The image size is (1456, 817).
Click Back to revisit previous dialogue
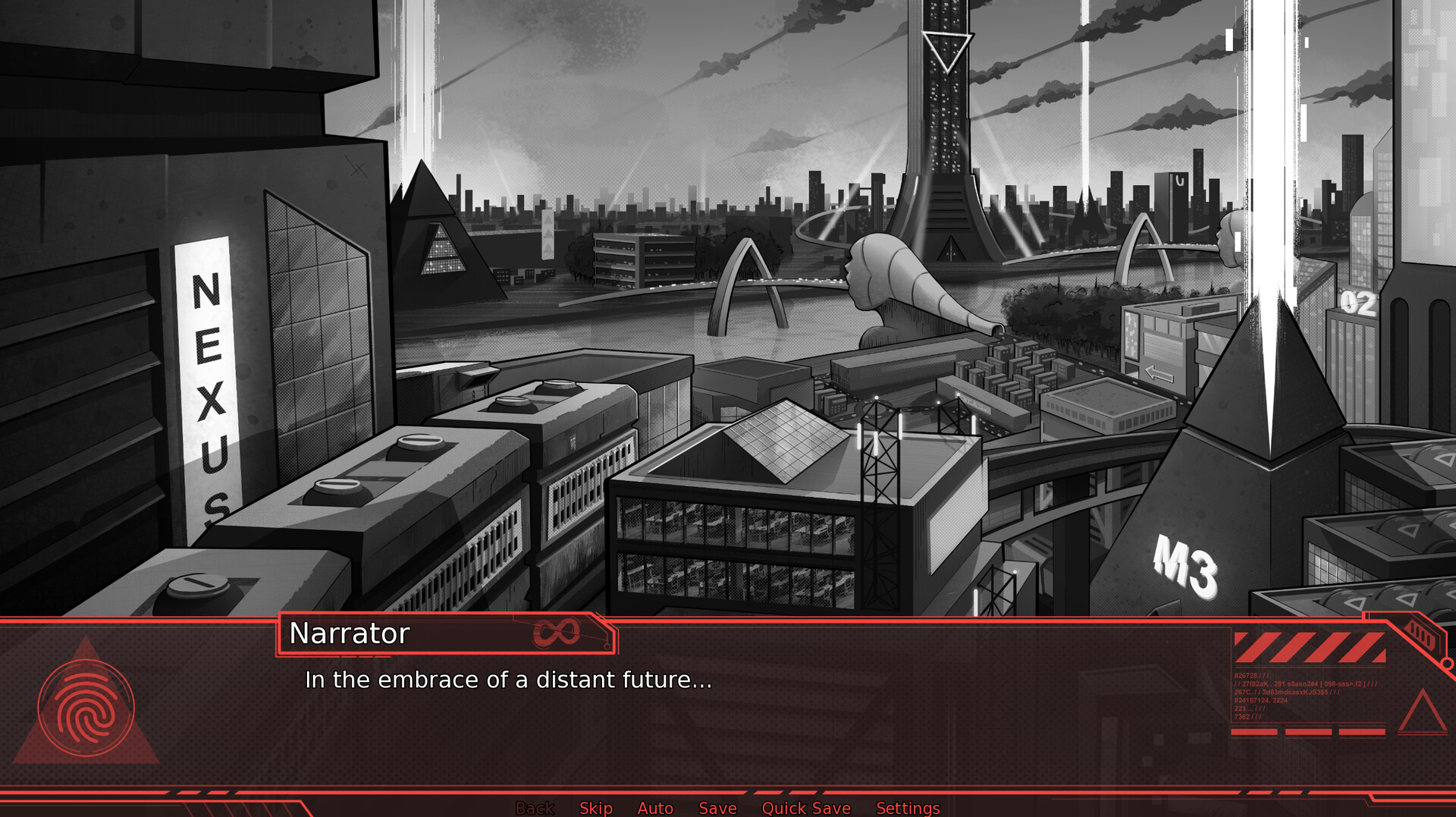pos(535,808)
